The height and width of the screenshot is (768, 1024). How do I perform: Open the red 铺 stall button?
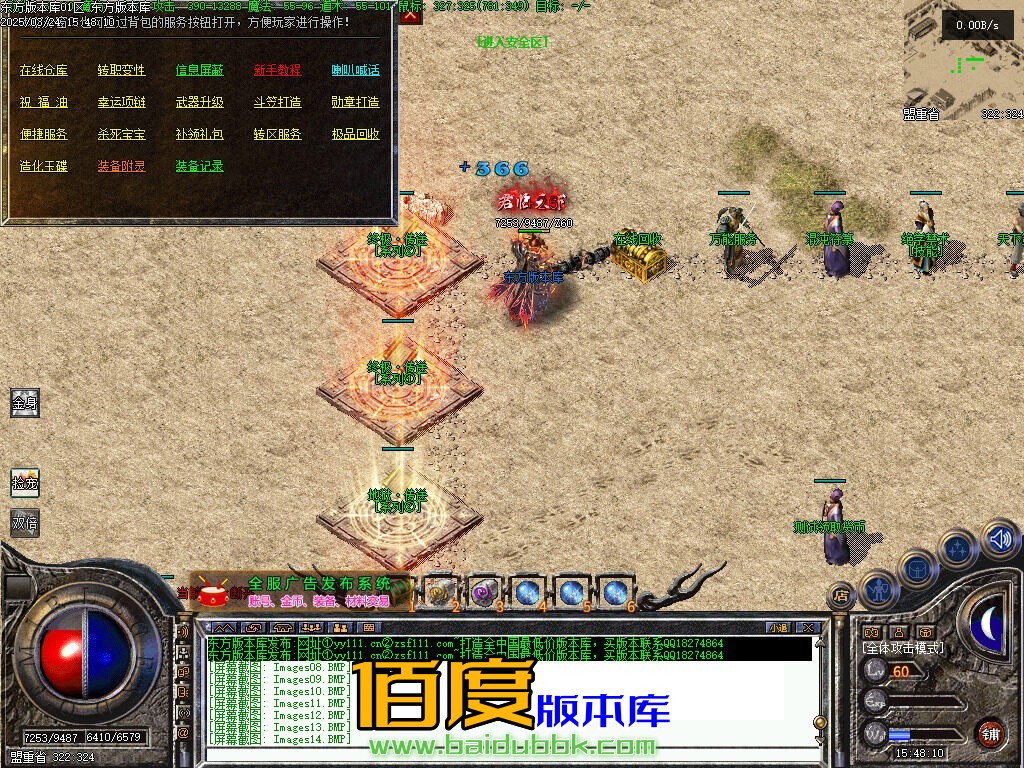991,733
